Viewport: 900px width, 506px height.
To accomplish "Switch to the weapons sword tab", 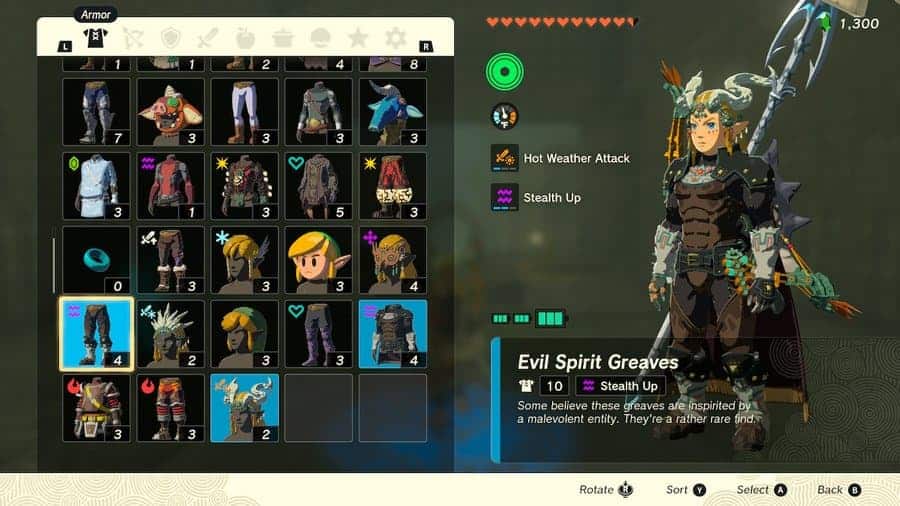I will coord(208,39).
